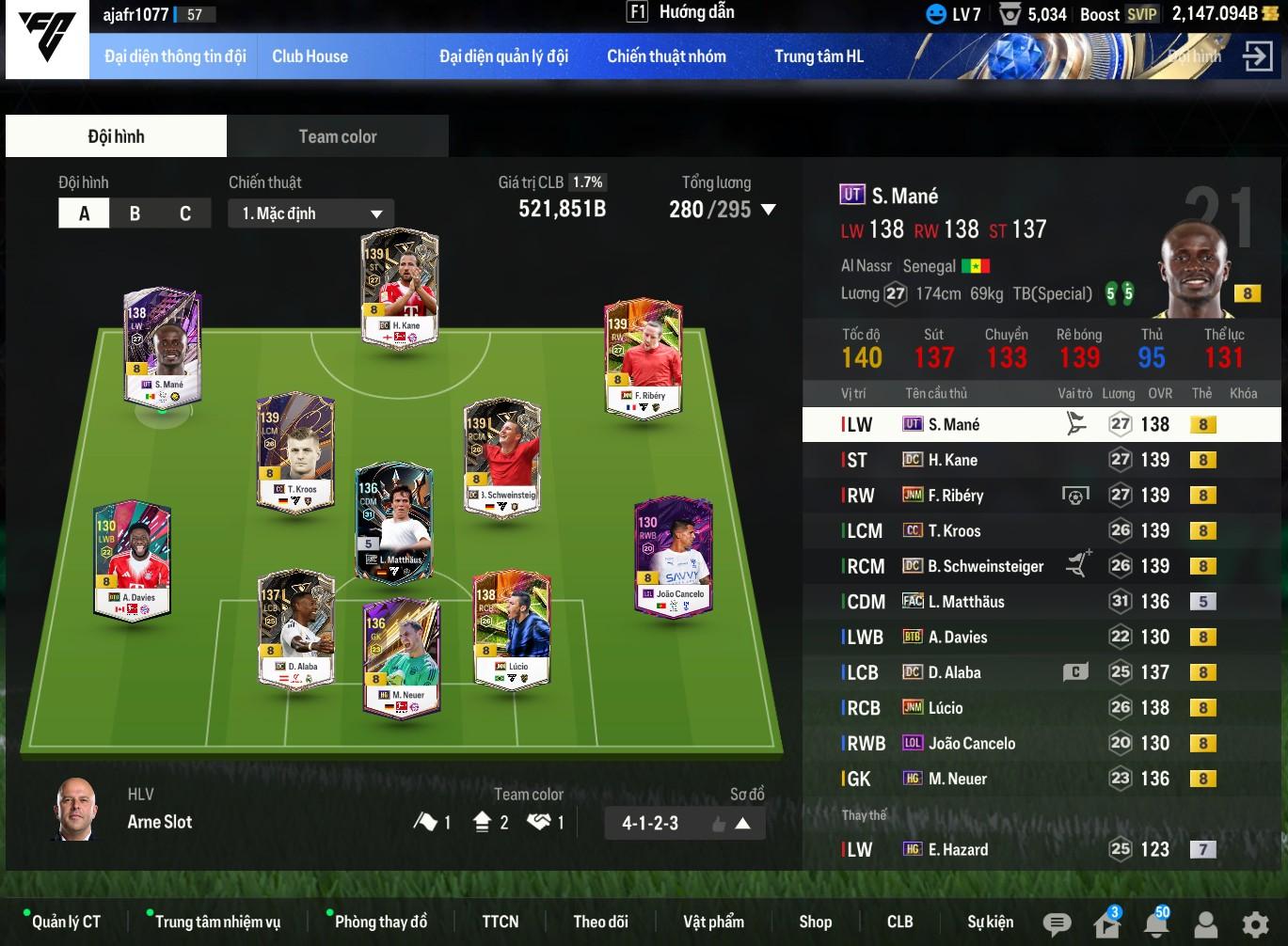
Task: Open Trung tâm HL menu
Action: coord(819,56)
